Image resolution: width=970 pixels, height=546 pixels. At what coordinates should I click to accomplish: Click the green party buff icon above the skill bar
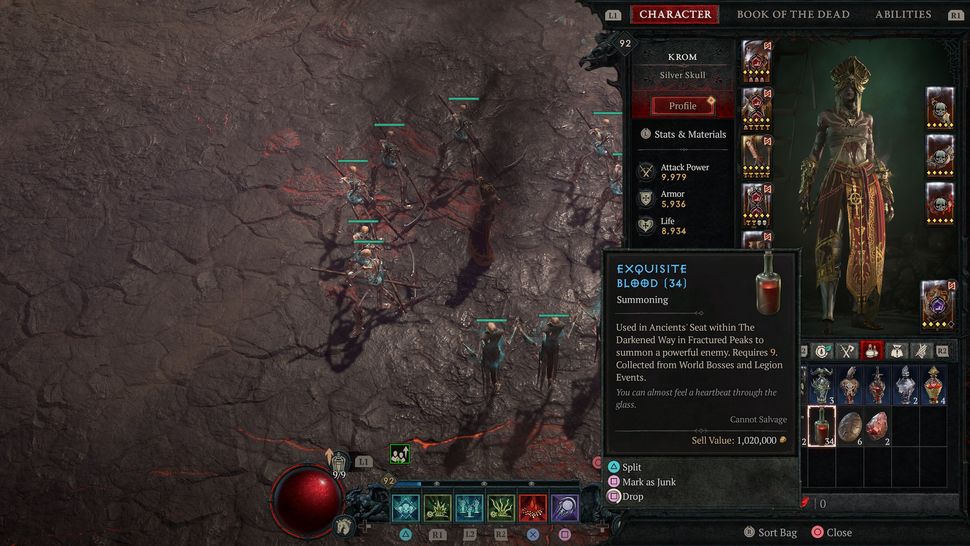click(x=398, y=454)
